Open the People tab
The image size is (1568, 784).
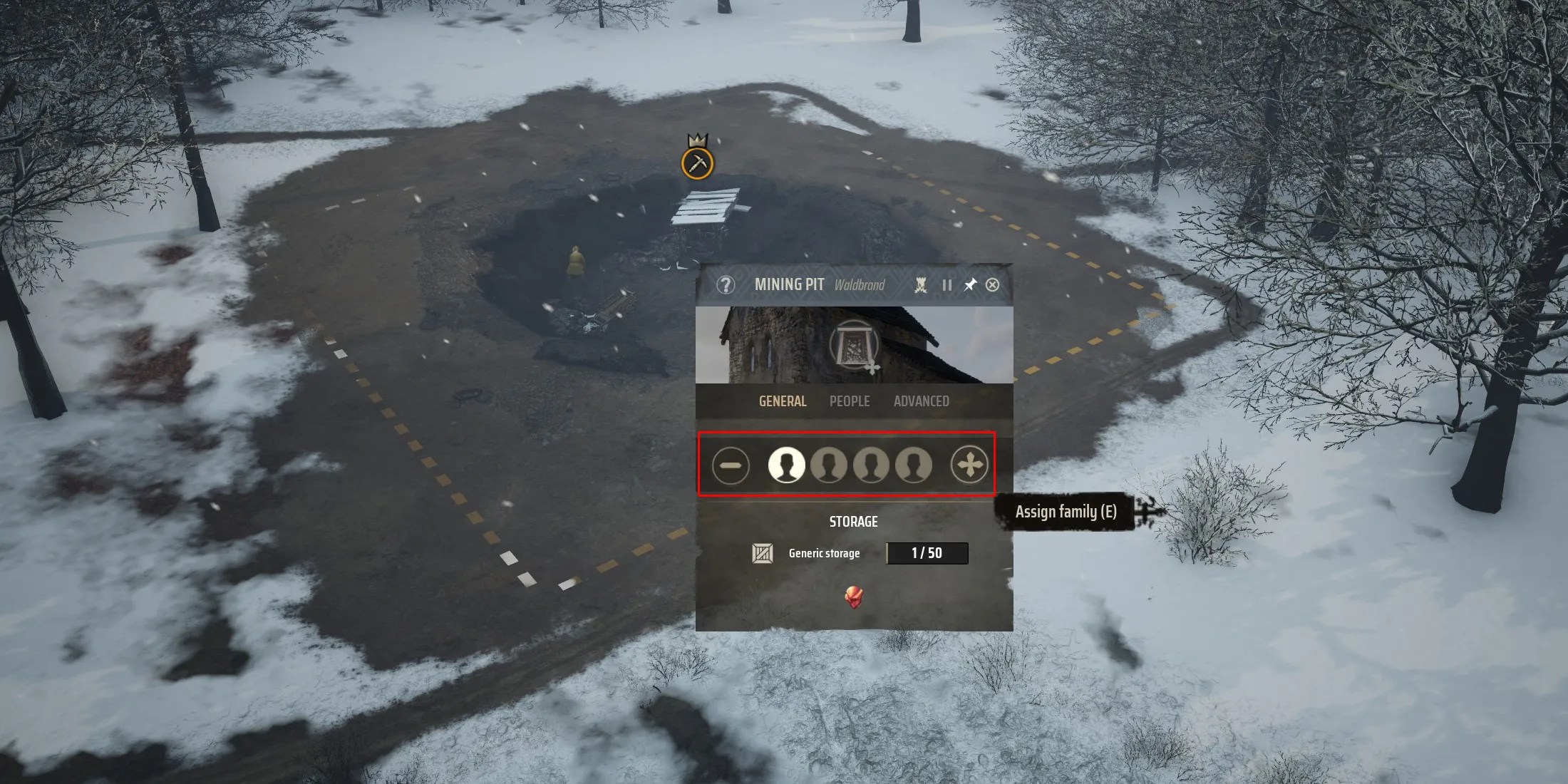pos(850,401)
